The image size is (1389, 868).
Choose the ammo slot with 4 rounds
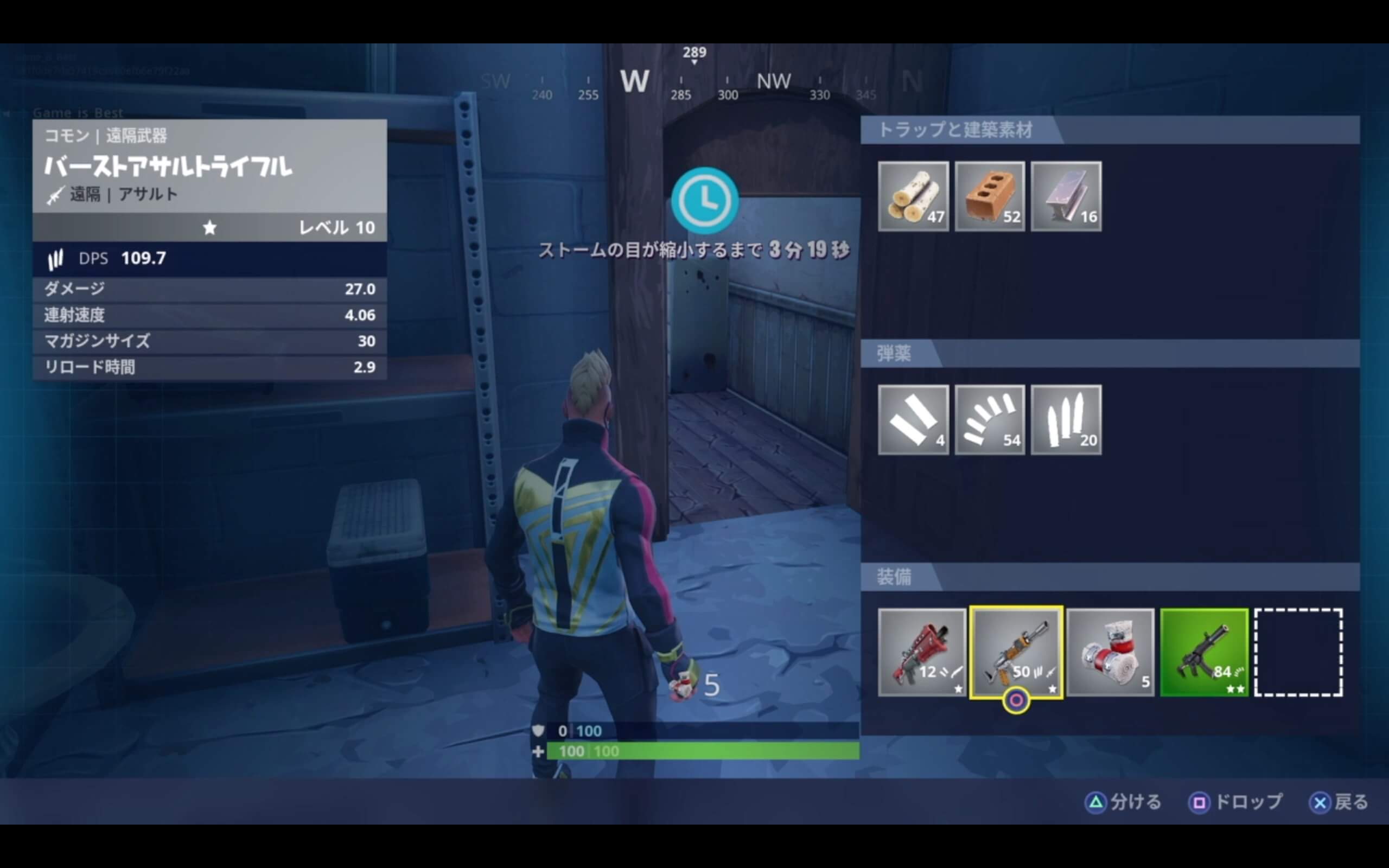[x=913, y=420]
